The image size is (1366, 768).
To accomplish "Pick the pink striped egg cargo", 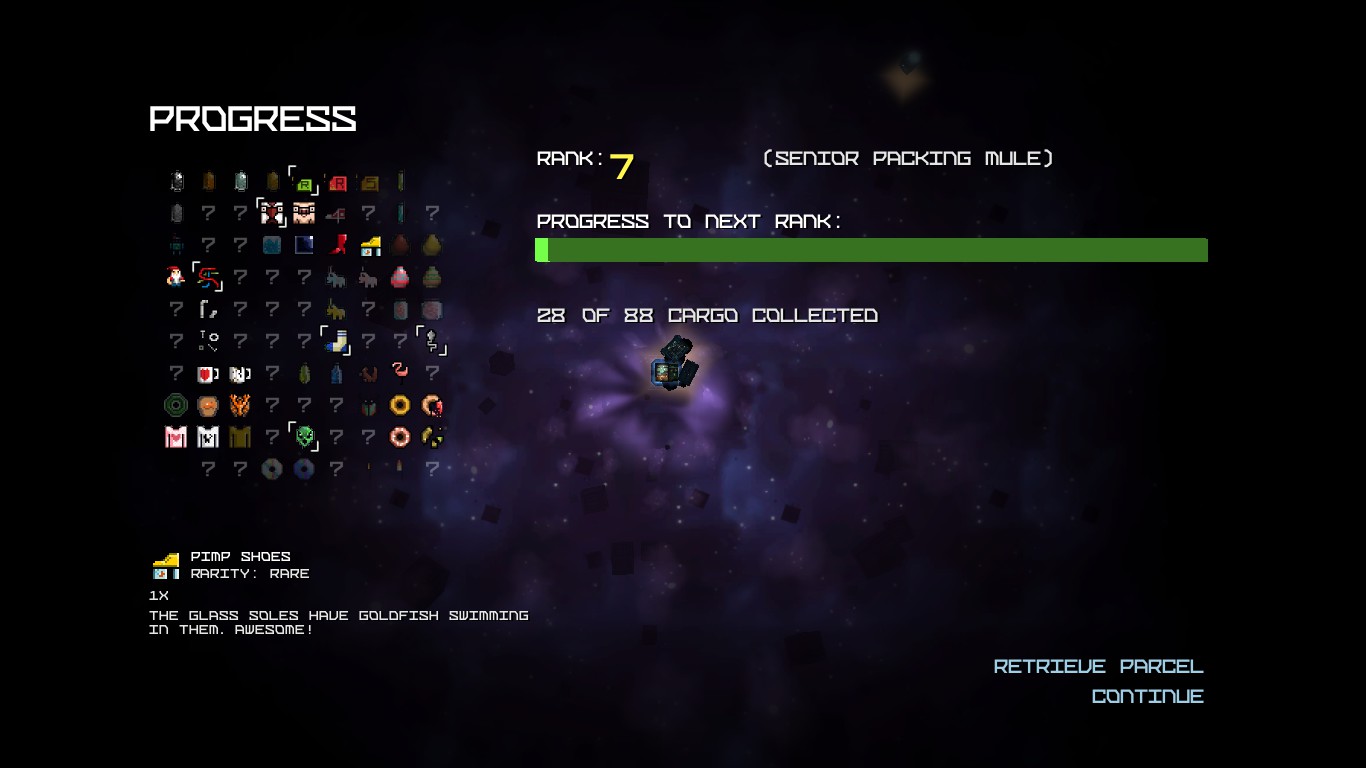I will pos(400,277).
